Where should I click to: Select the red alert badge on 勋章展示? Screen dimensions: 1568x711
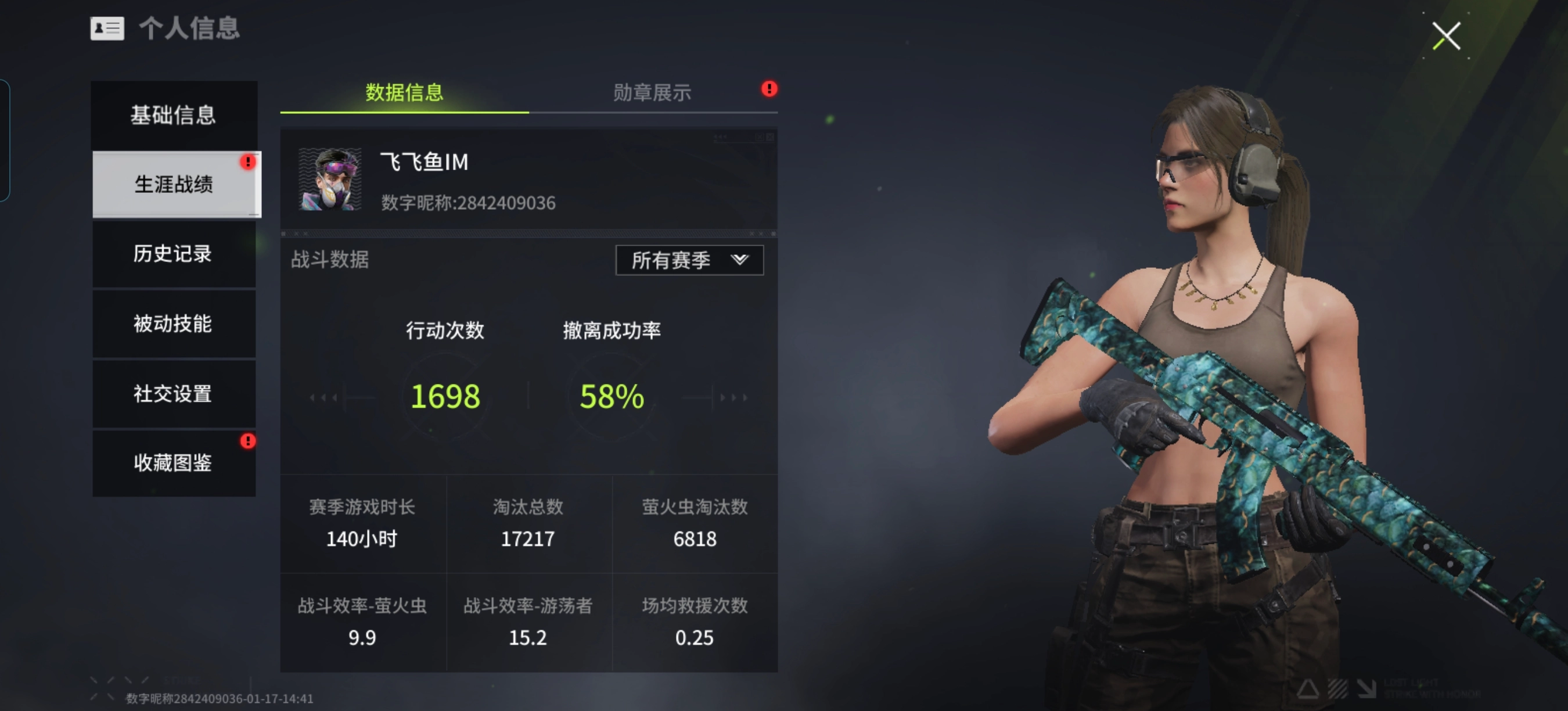click(x=768, y=88)
